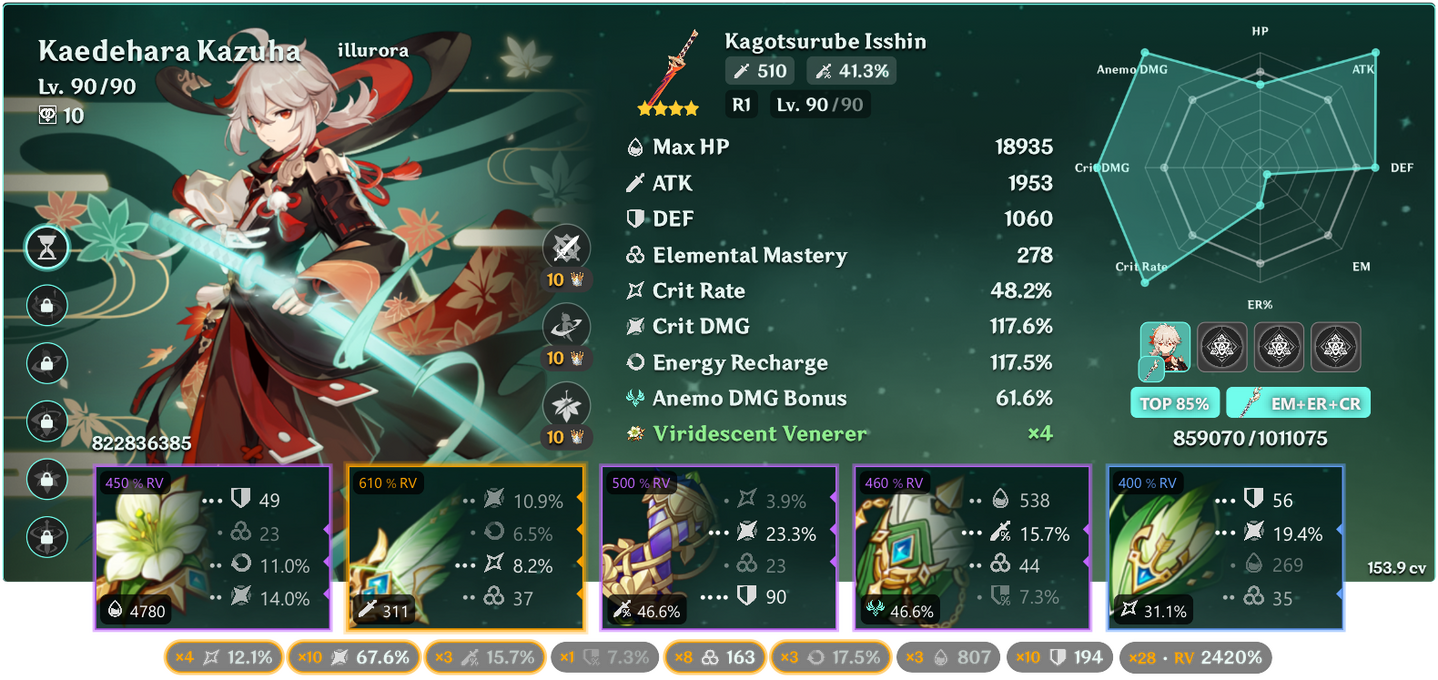Open the plume artifact card showing 311 ATK
1438x680 pixels.
point(463,548)
